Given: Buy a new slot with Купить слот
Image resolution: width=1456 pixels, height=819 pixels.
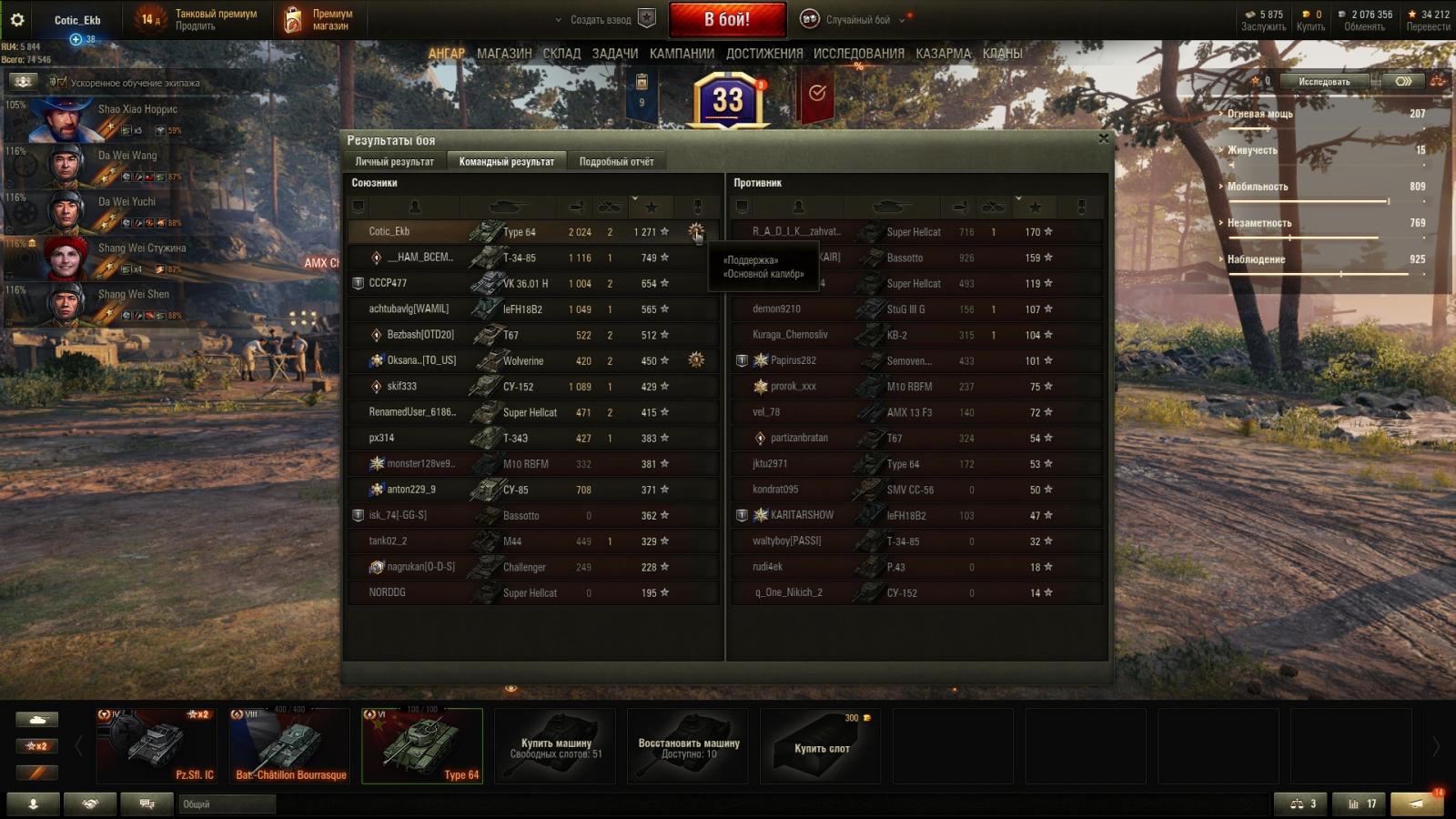Looking at the screenshot, I should click(x=821, y=747).
